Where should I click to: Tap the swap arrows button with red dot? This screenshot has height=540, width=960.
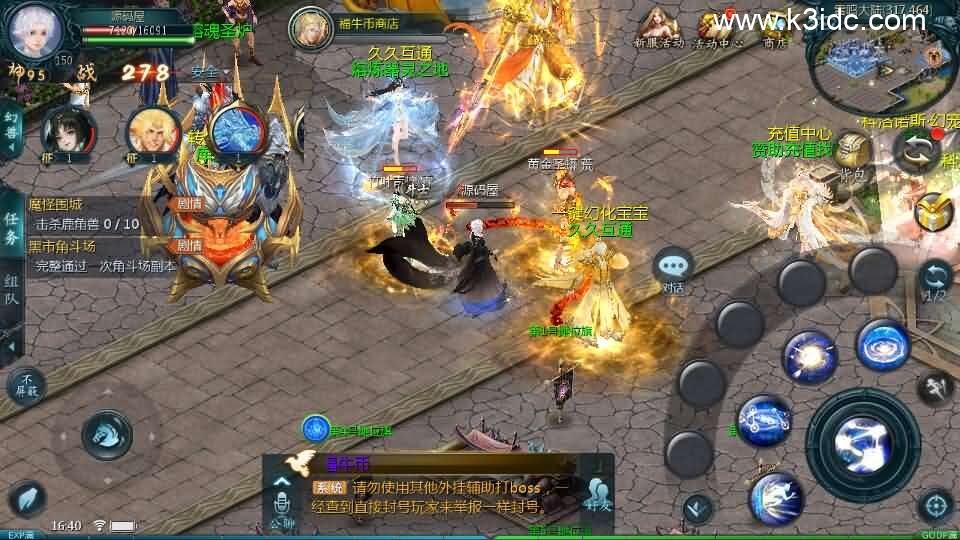pyautogui.click(x=917, y=151)
